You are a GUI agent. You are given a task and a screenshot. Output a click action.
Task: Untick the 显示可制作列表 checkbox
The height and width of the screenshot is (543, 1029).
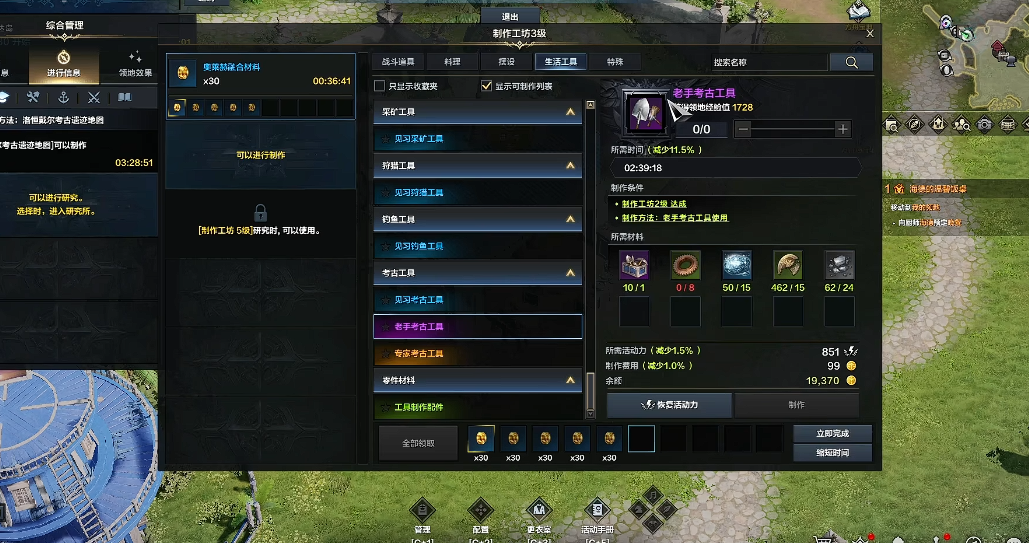coord(487,86)
